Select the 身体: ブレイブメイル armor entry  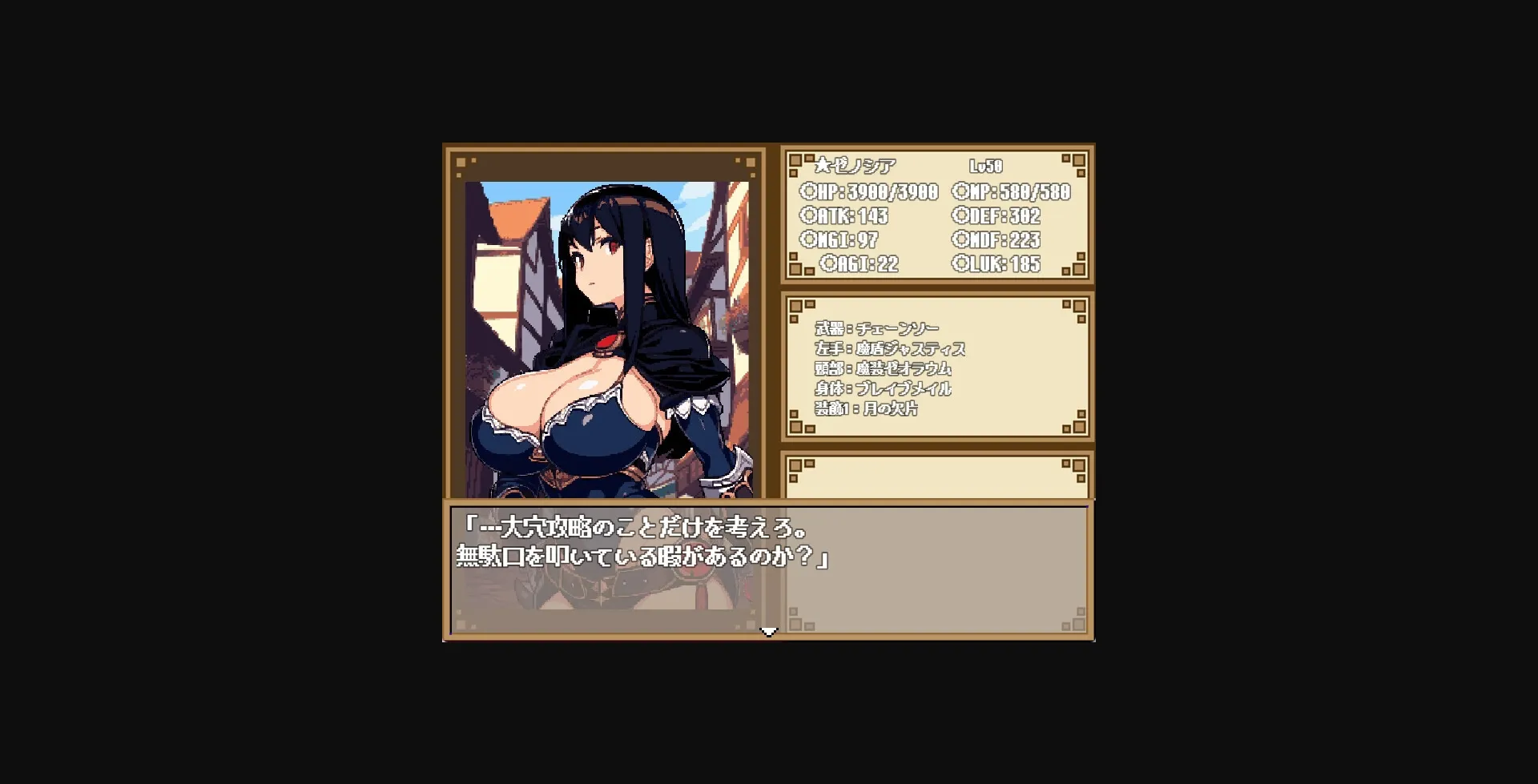[883, 388]
